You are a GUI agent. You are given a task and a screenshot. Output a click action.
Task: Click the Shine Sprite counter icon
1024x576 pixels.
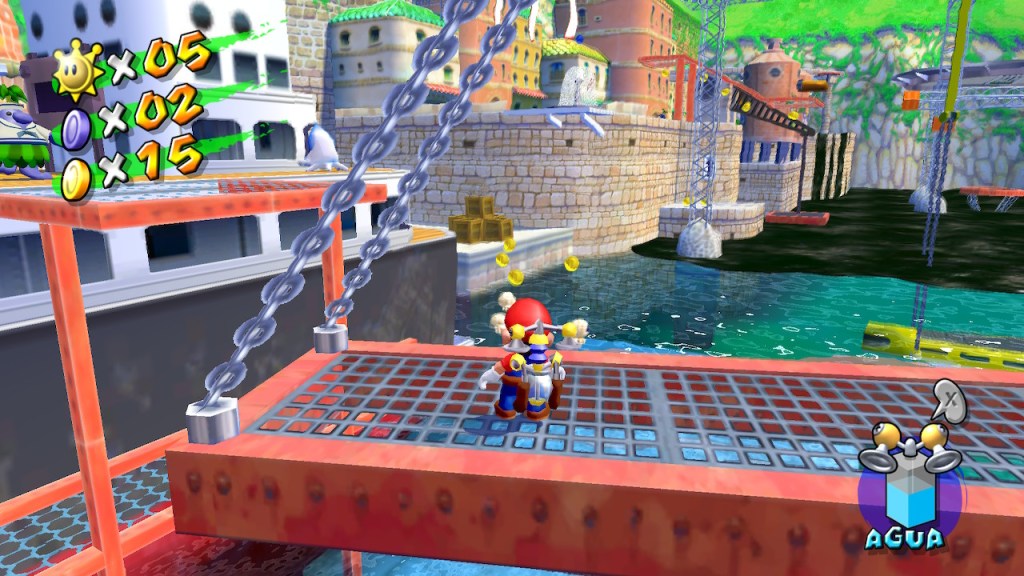tap(77, 72)
